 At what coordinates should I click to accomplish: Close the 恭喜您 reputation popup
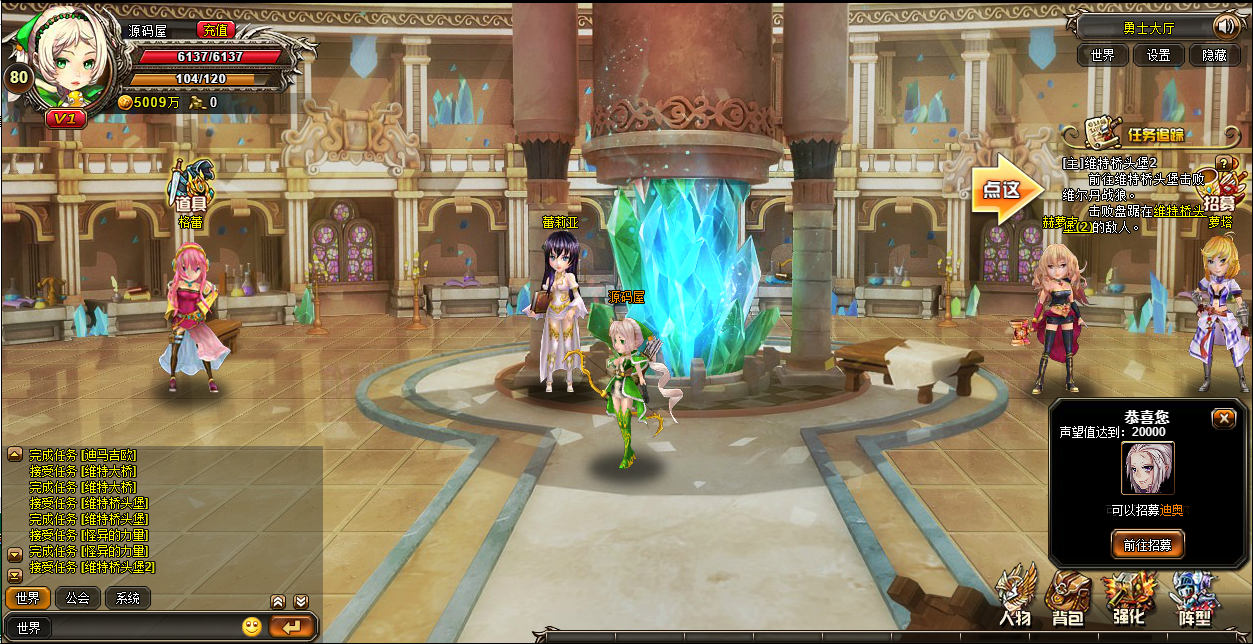pos(1223,418)
